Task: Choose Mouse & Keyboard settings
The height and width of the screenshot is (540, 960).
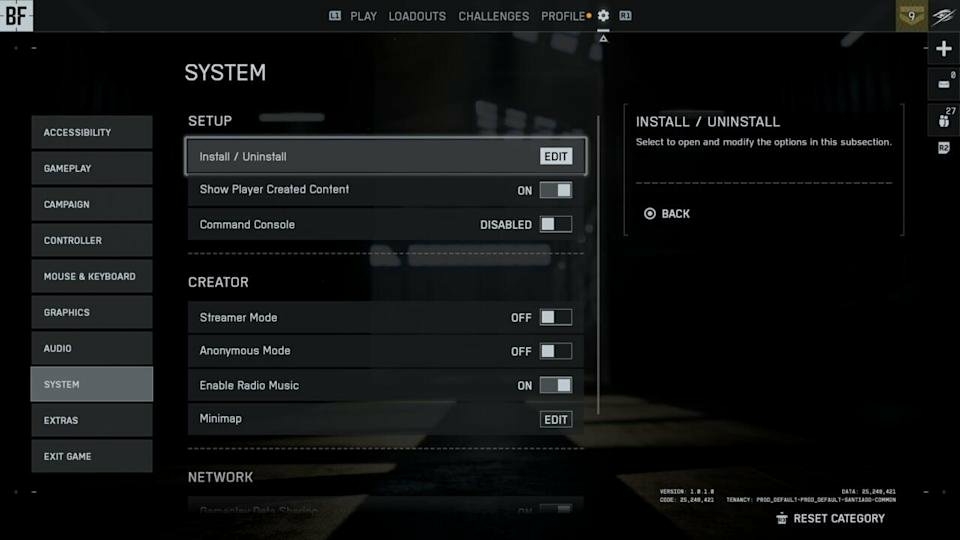Action: point(91,276)
